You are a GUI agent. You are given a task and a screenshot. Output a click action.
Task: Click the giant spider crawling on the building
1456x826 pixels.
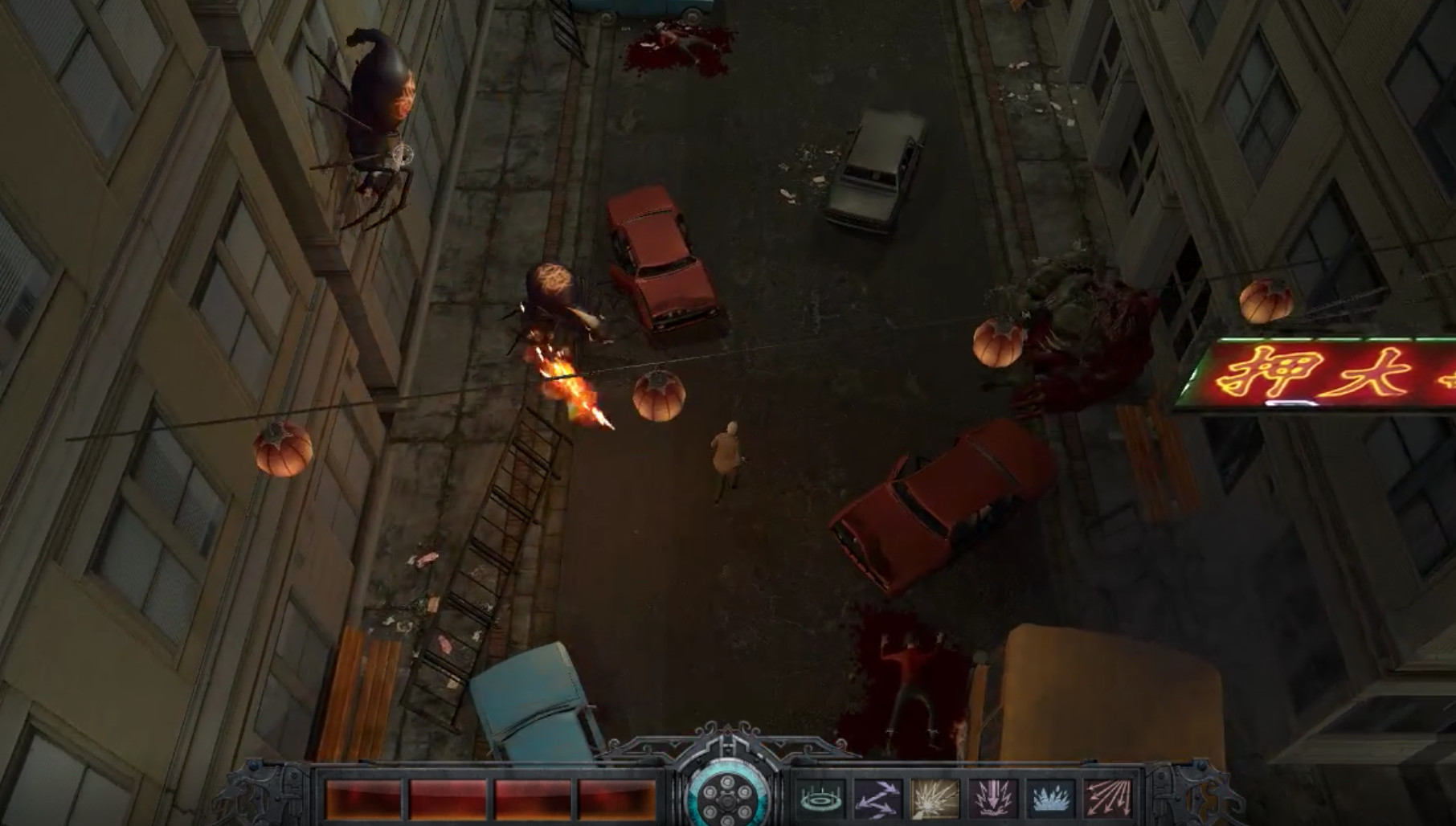click(x=378, y=121)
